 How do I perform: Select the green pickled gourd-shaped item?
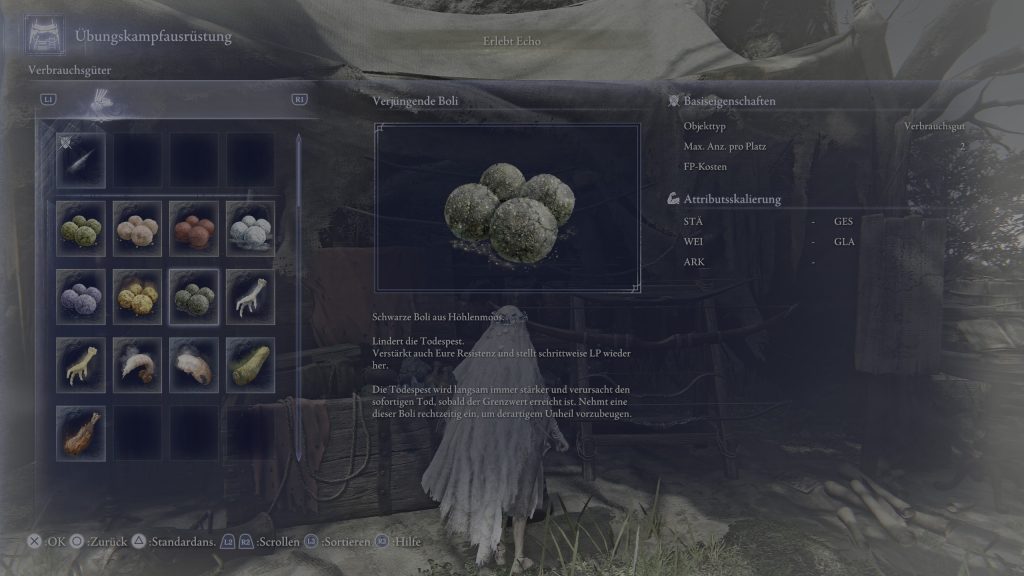tap(250, 363)
